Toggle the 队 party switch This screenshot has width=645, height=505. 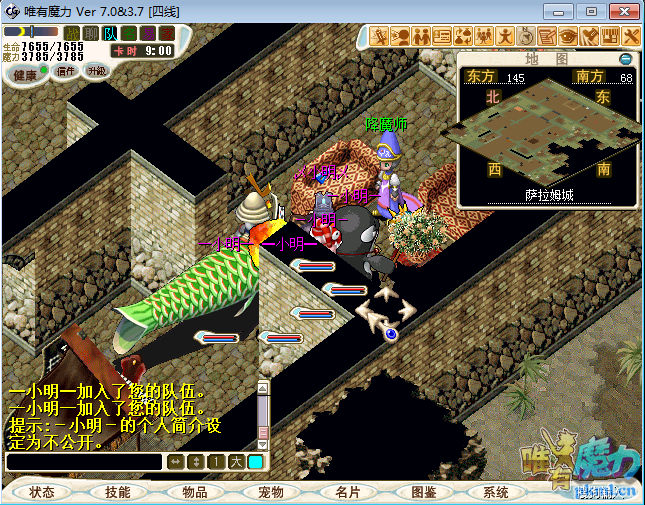click(111, 33)
